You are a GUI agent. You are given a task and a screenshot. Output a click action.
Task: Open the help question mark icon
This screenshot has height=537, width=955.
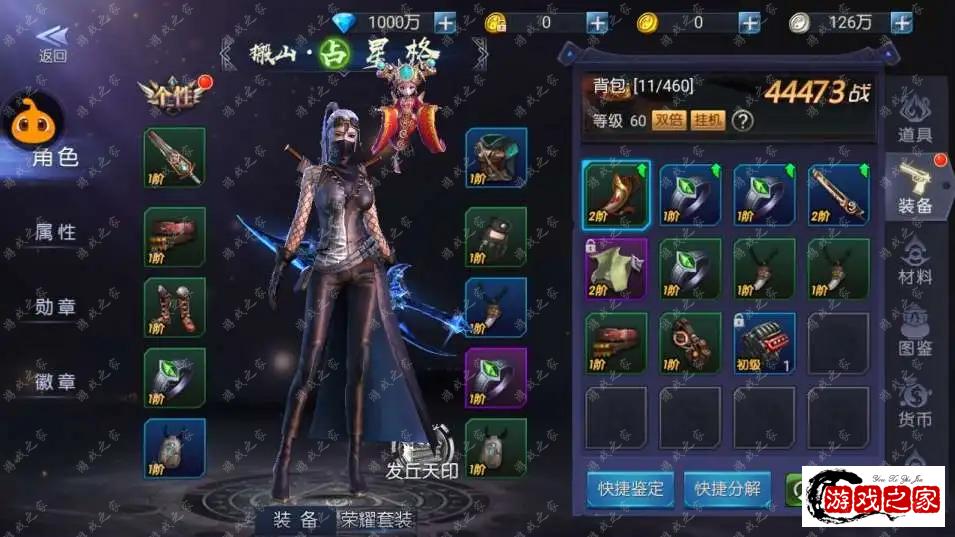(x=742, y=121)
